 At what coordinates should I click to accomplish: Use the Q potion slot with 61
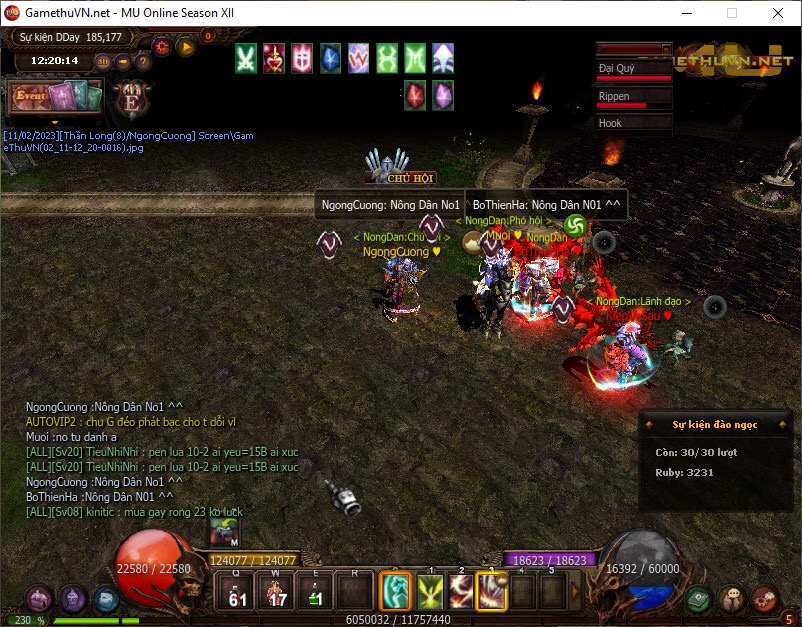point(237,591)
